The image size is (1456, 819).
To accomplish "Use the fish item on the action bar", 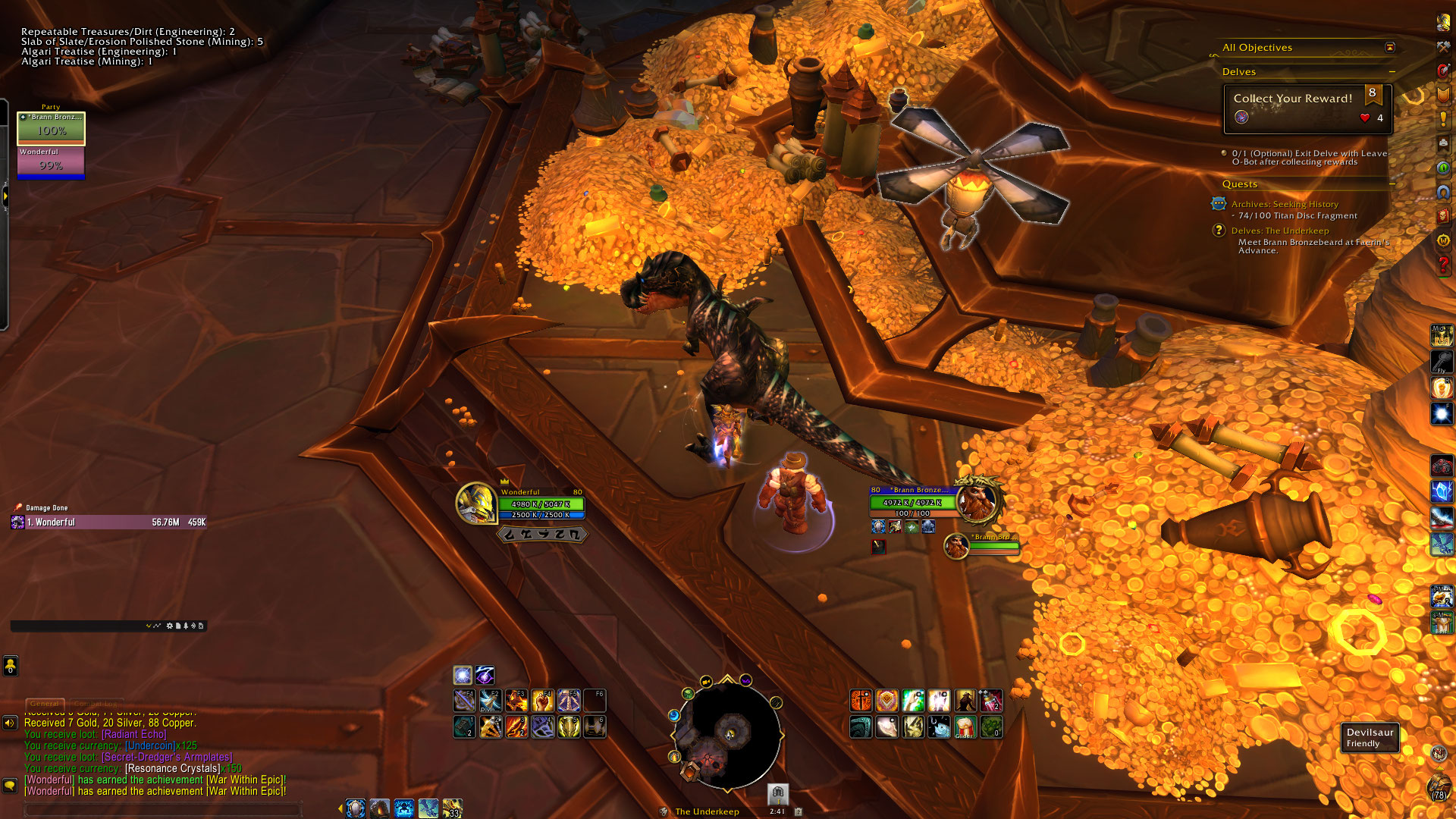I will pyautogui.click(x=939, y=727).
